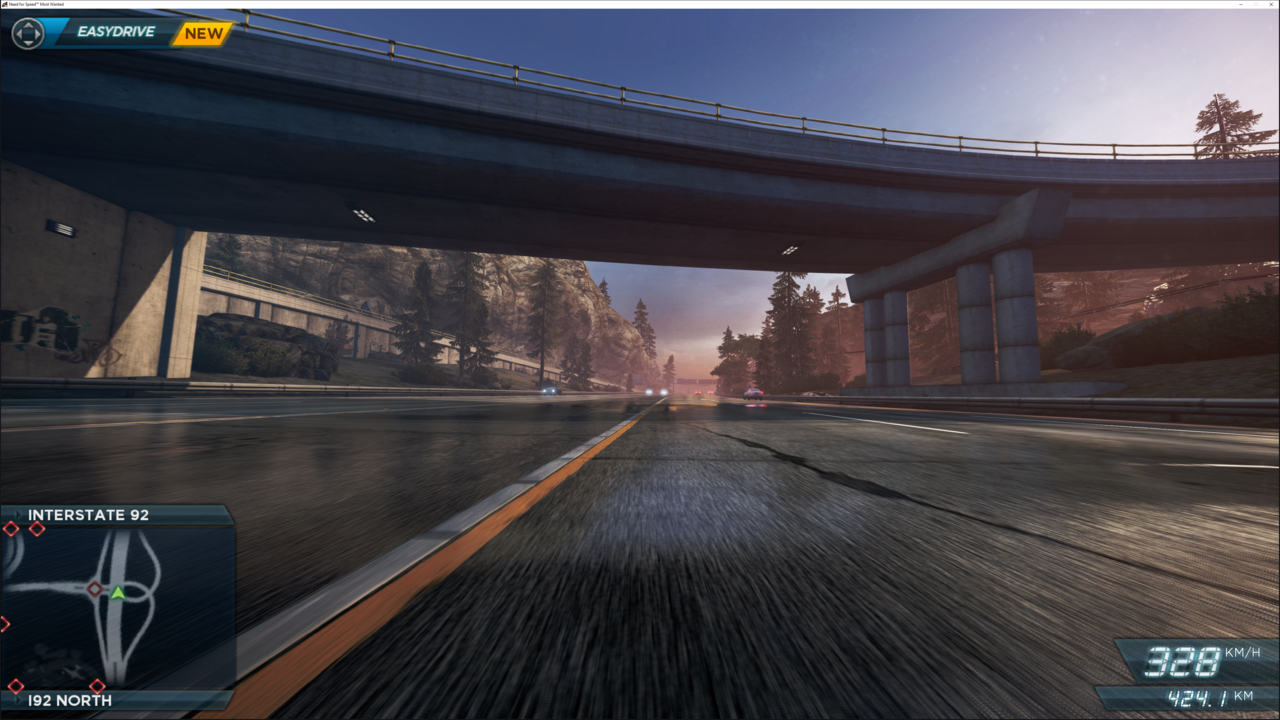The width and height of the screenshot is (1280, 720).
Task: Open the EasyDrive menu navigator
Action: pos(26,33)
